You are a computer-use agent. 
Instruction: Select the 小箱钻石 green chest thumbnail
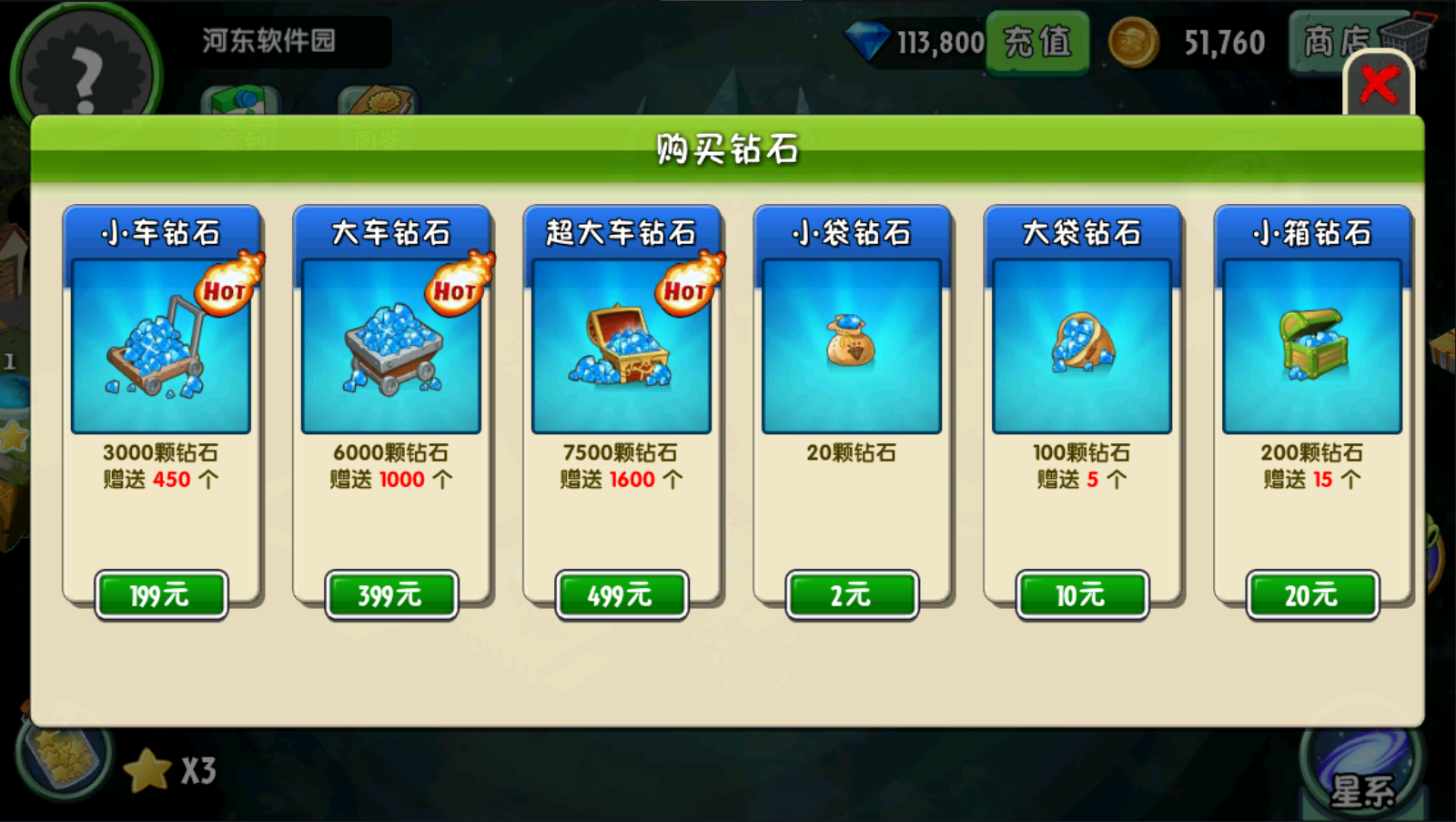click(x=1311, y=346)
